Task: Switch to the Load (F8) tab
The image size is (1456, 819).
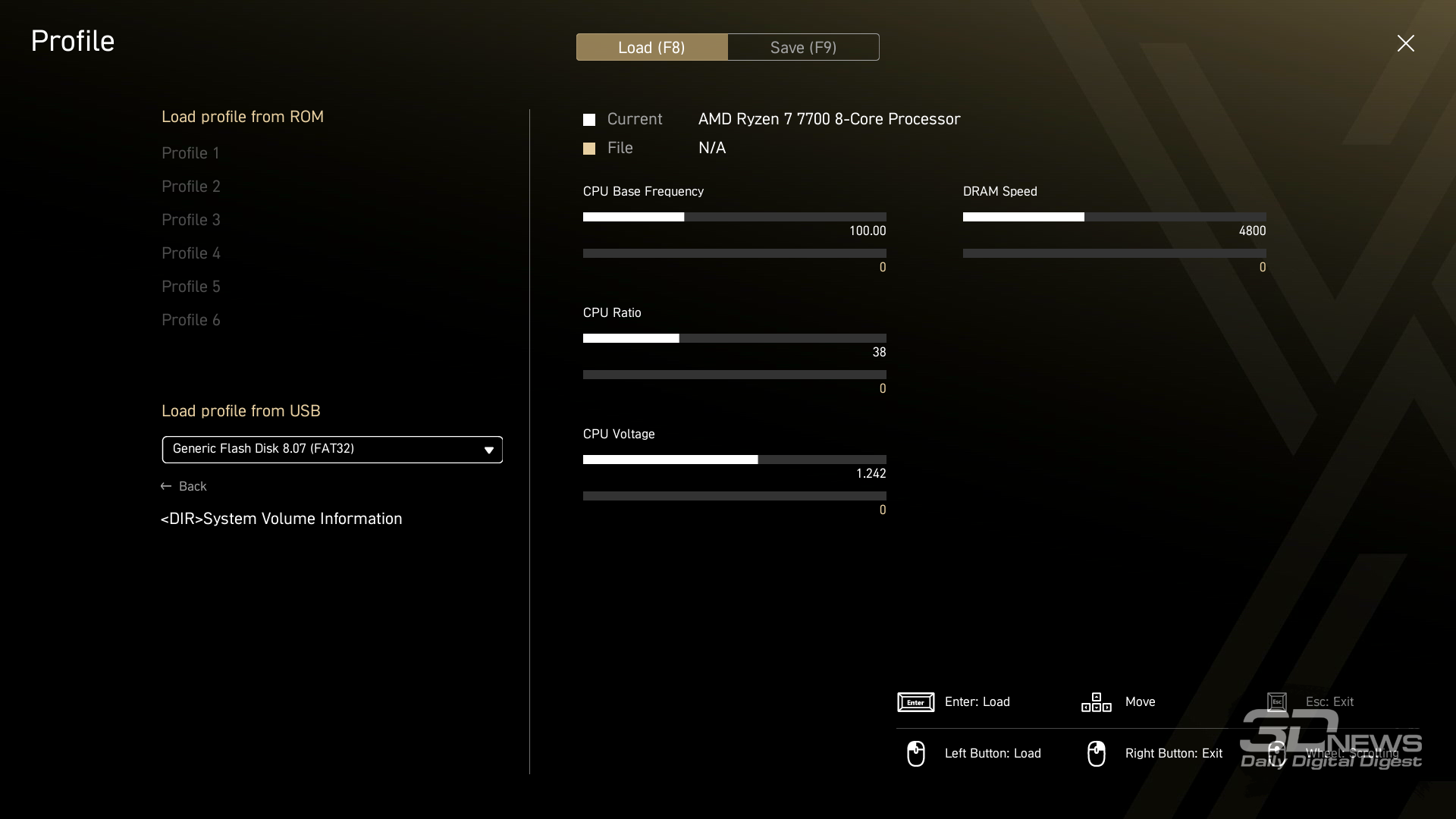Action: click(x=651, y=47)
